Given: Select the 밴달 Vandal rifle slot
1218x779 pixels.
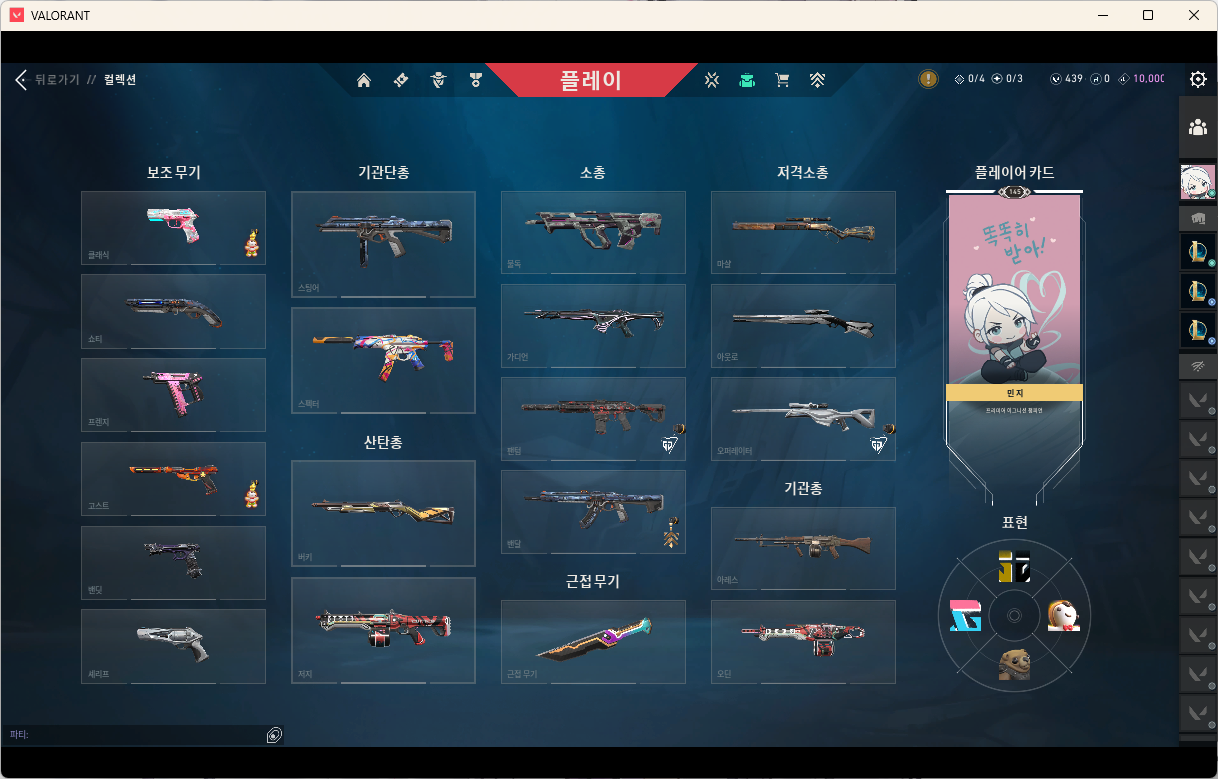Looking at the screenshot, I should tap(593, 511).
